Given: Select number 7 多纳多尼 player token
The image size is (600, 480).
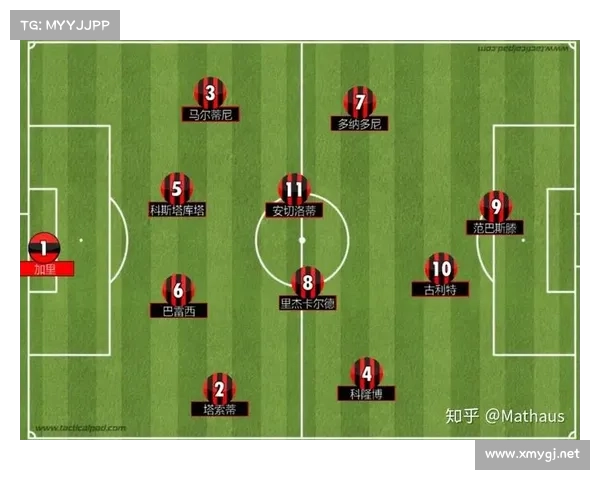Looking at the screenshot, I should point(360,102).
